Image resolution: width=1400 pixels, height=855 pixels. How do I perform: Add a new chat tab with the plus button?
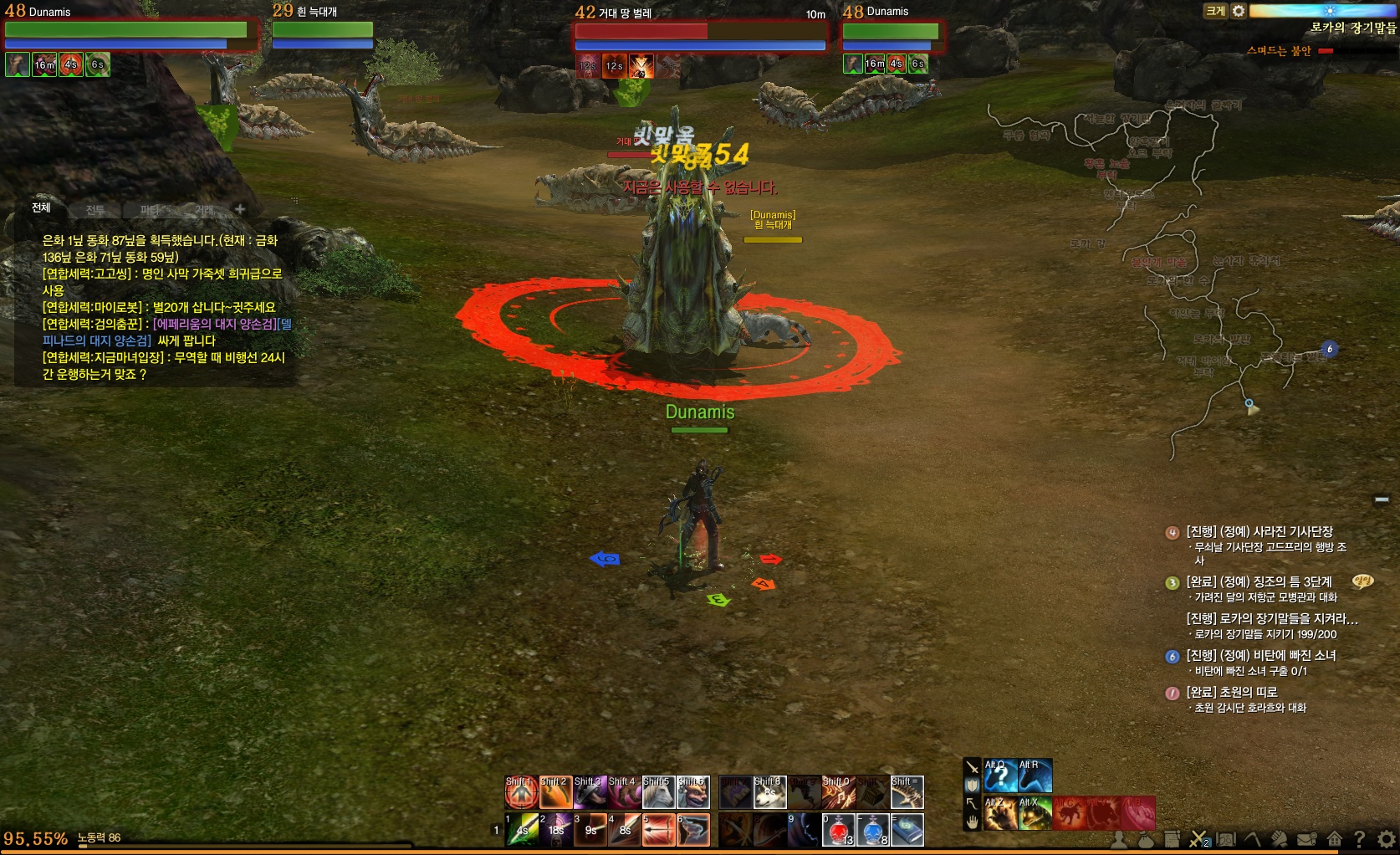point(240,208)
